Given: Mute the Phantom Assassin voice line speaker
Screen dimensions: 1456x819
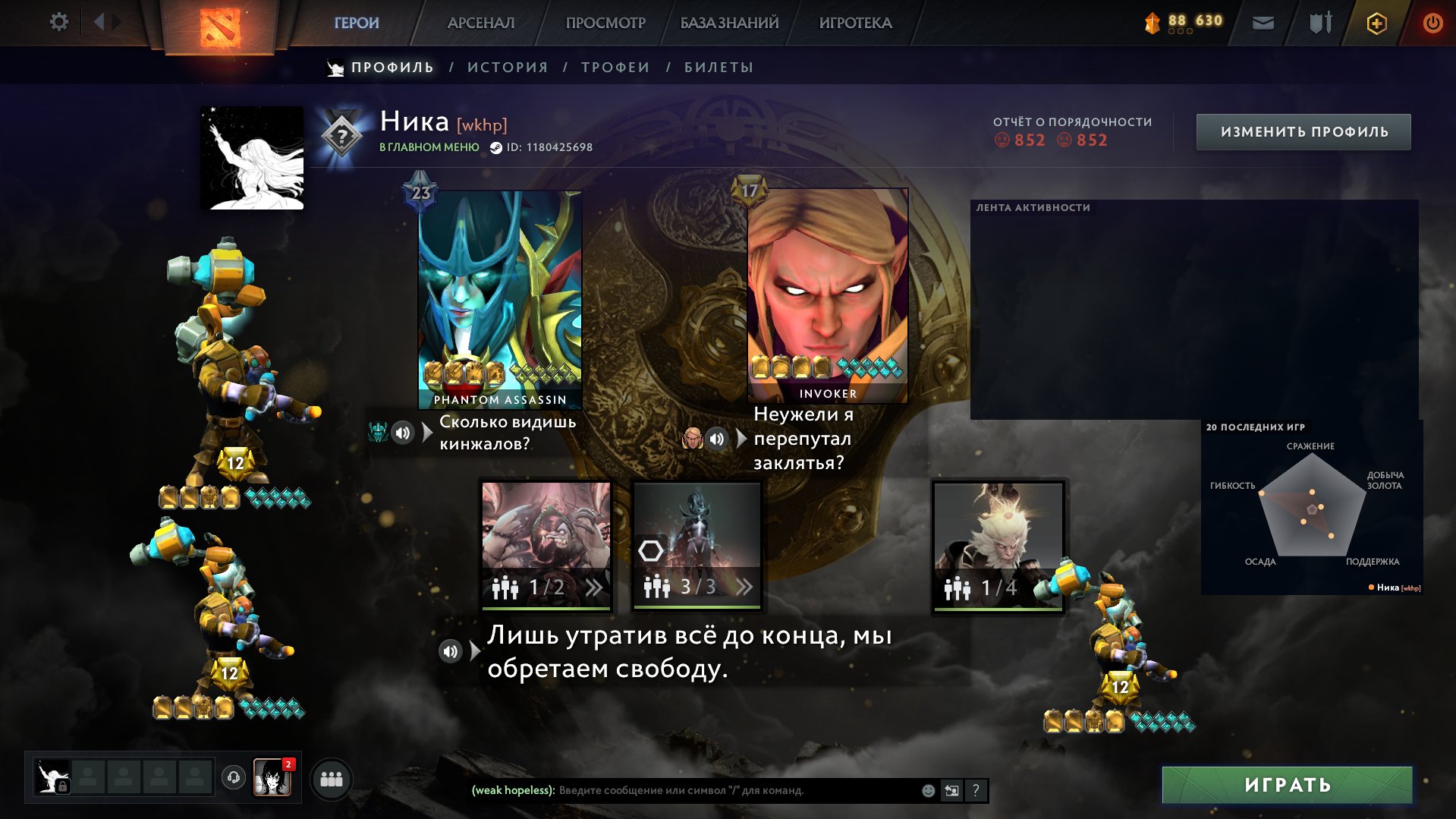Looking at the screenshot, I should (x=401, y=433).
